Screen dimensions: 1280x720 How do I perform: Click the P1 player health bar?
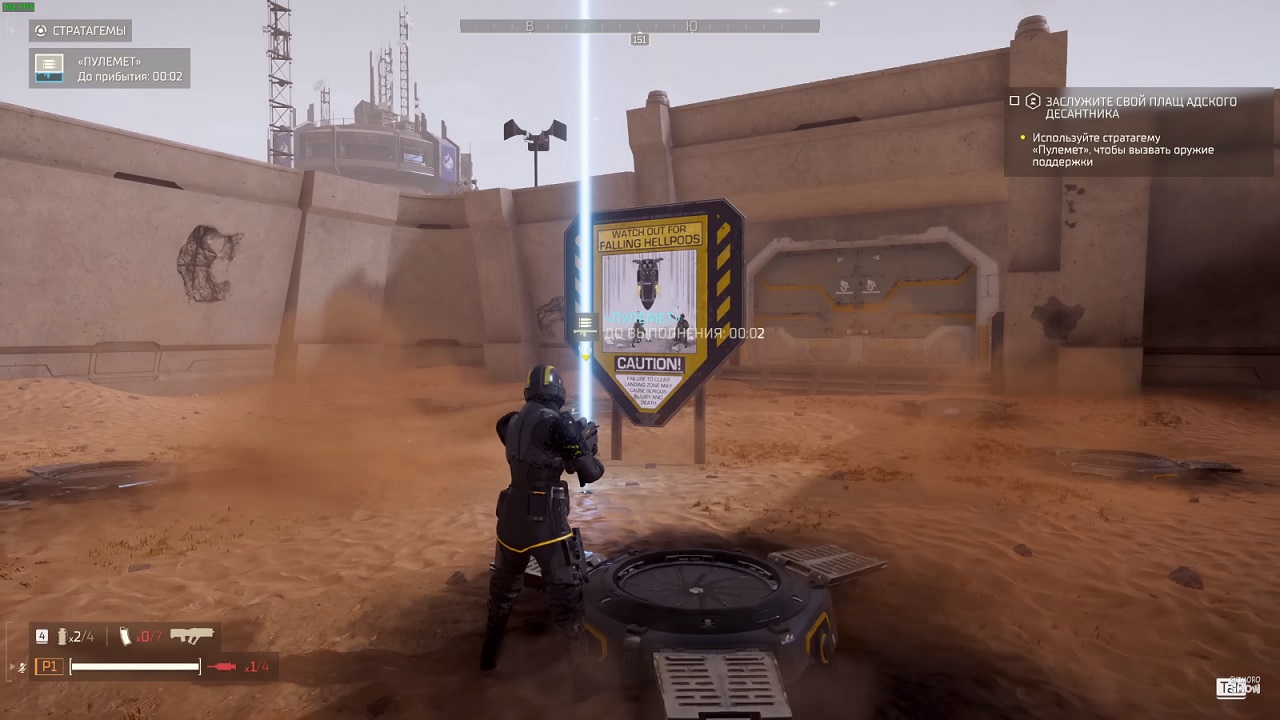click(x=135, y=666)
